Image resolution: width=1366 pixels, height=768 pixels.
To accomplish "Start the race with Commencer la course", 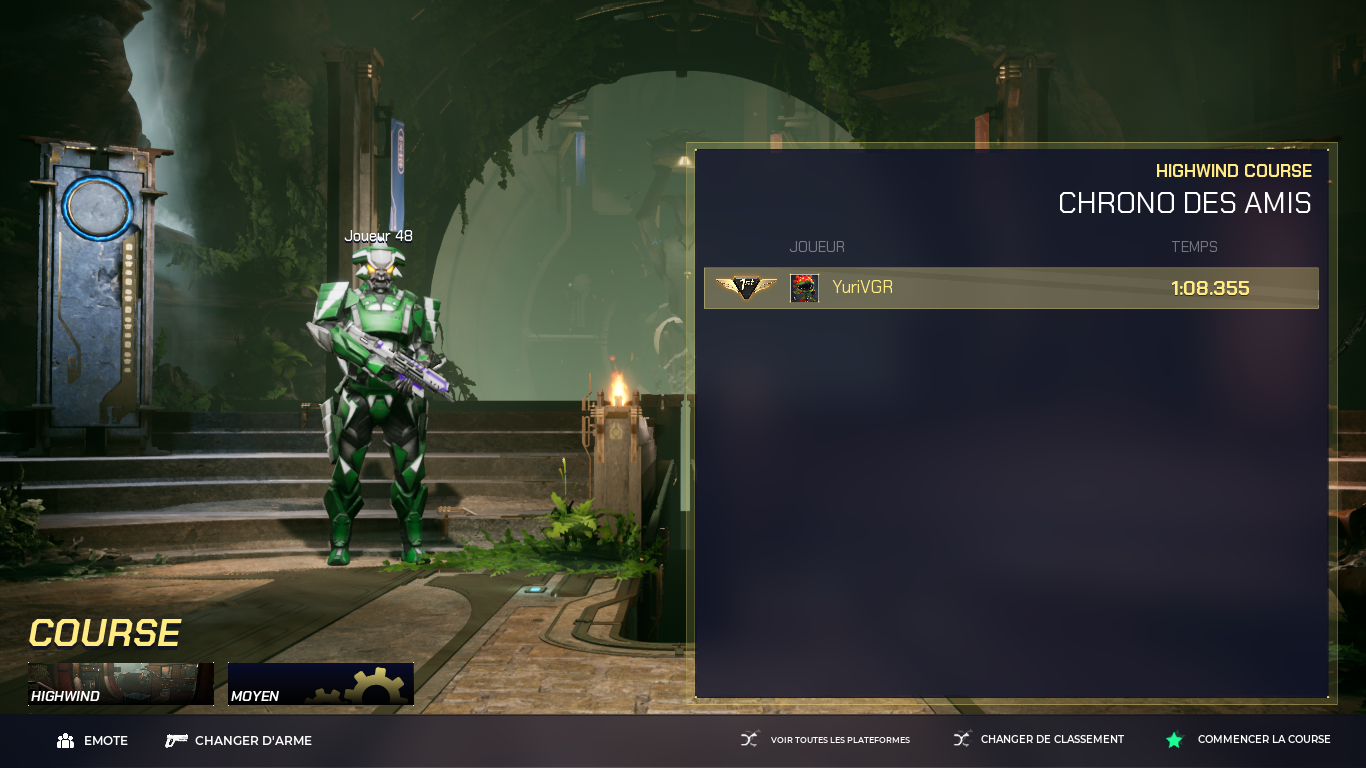I will click(x=1249, y=740).
